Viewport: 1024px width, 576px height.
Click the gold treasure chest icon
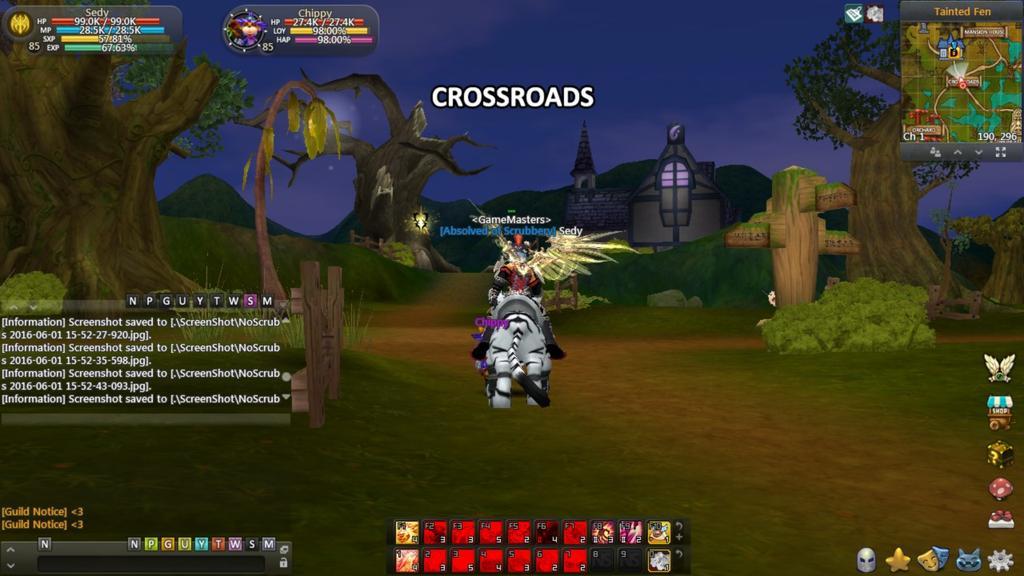click(x=999, y=453)
